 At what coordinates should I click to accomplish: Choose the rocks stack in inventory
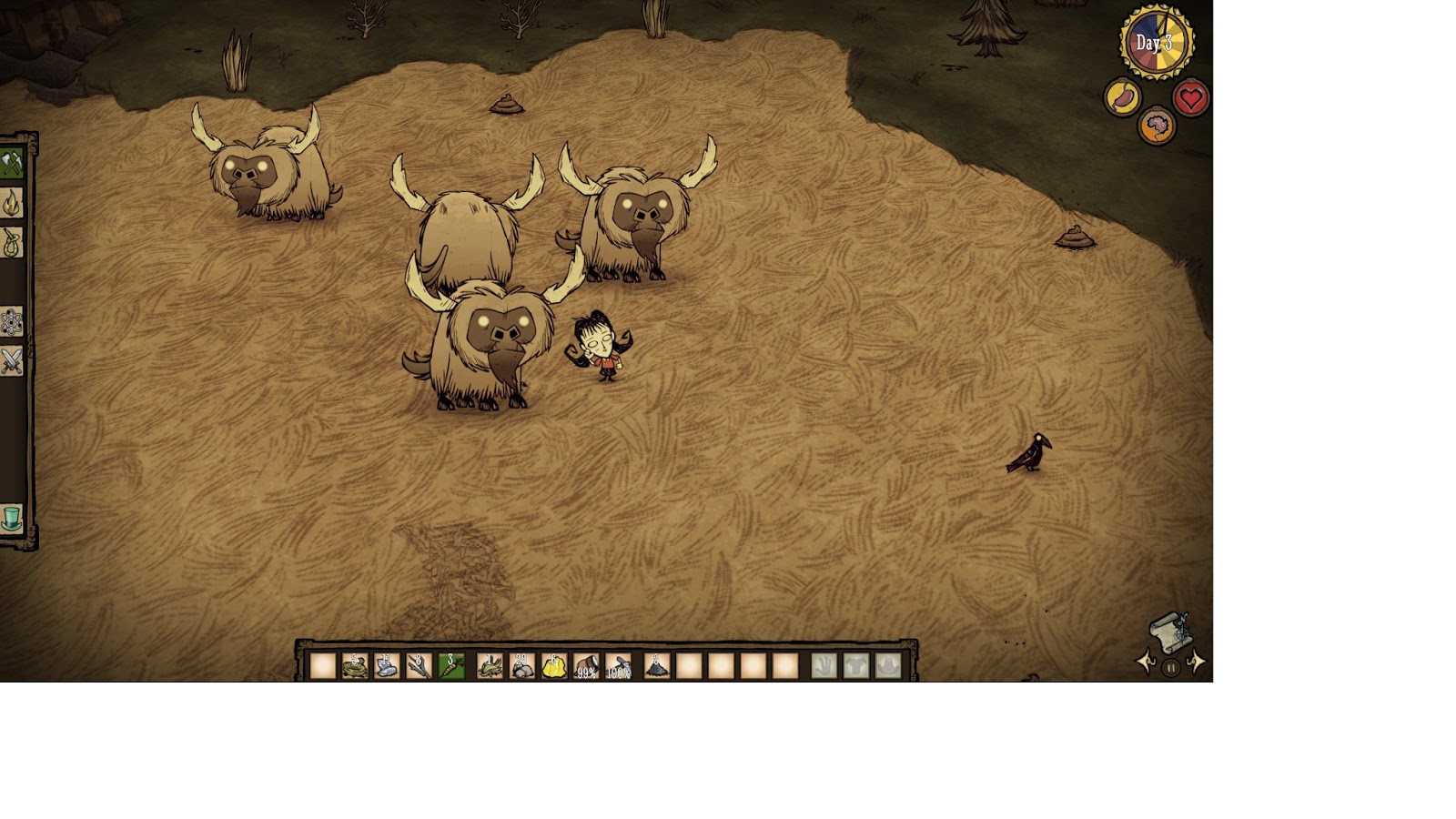[522, 666]
